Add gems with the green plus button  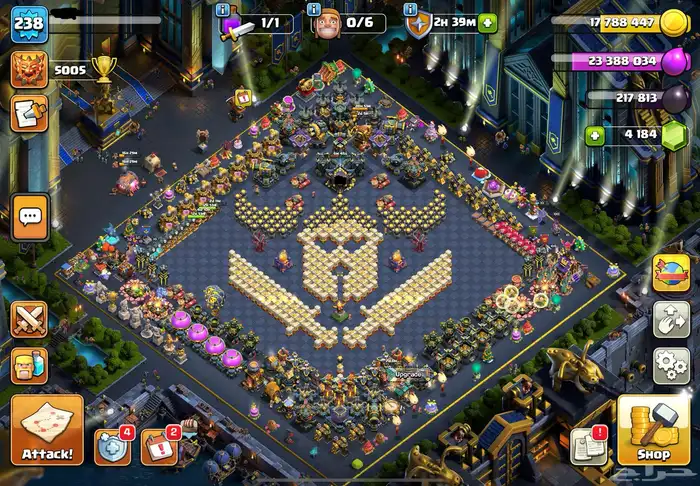[595, 136]
